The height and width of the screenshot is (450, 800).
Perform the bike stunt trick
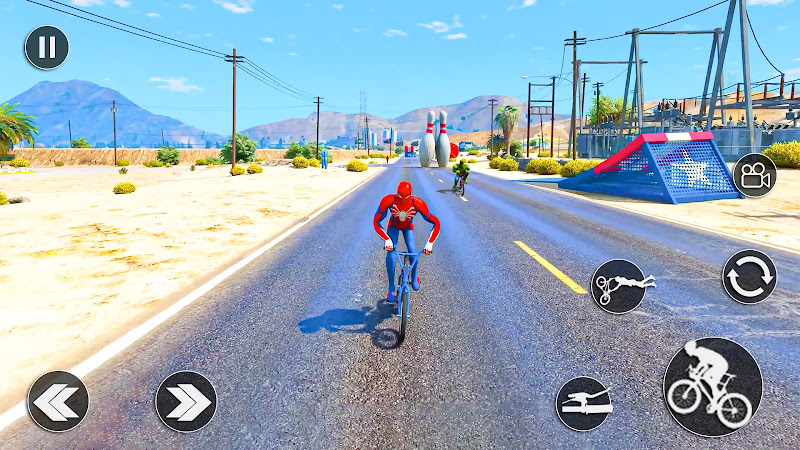click(x=618, y=286)
